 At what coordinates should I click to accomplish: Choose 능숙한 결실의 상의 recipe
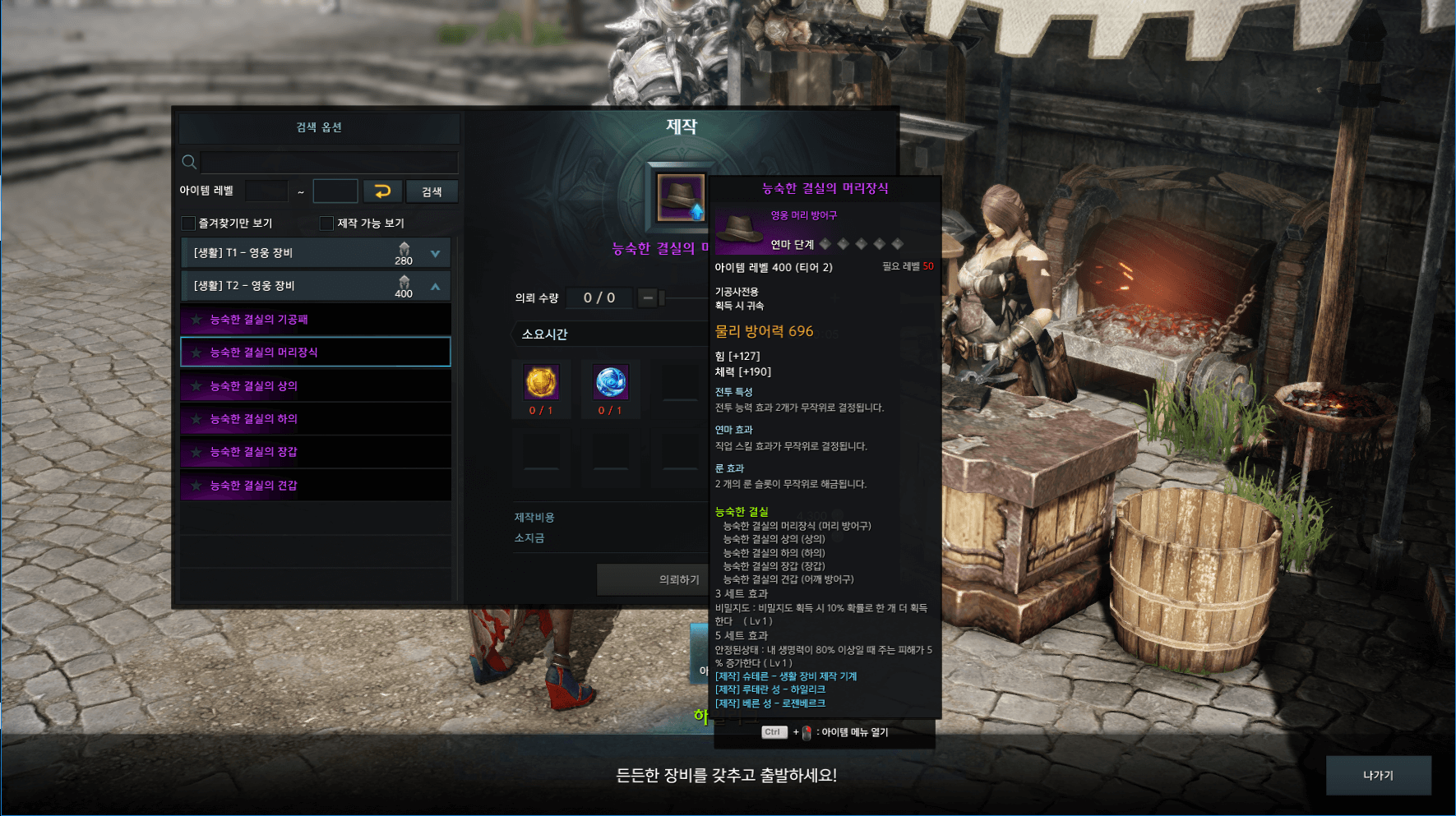(316, 386)
